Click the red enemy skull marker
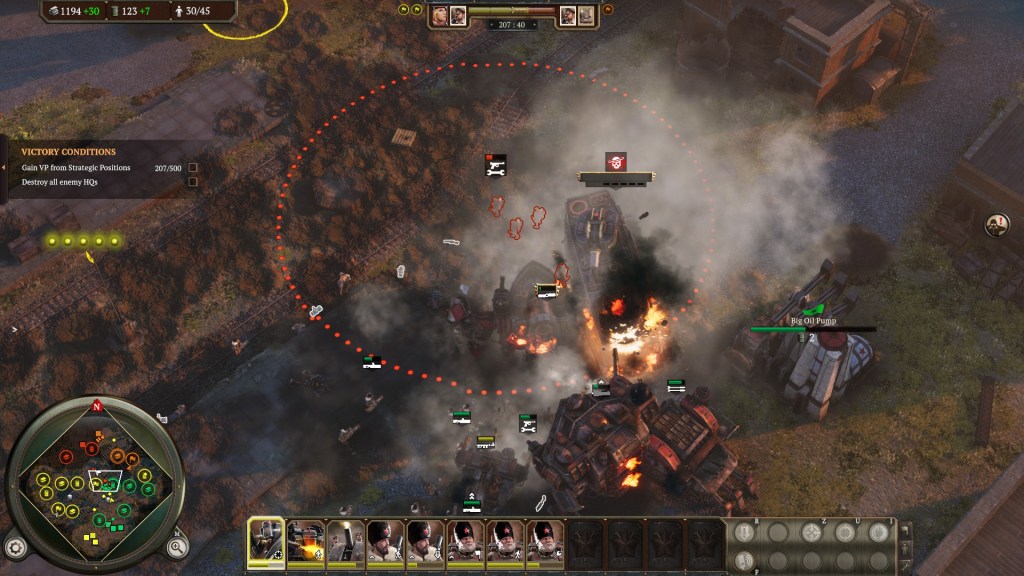 616,161
